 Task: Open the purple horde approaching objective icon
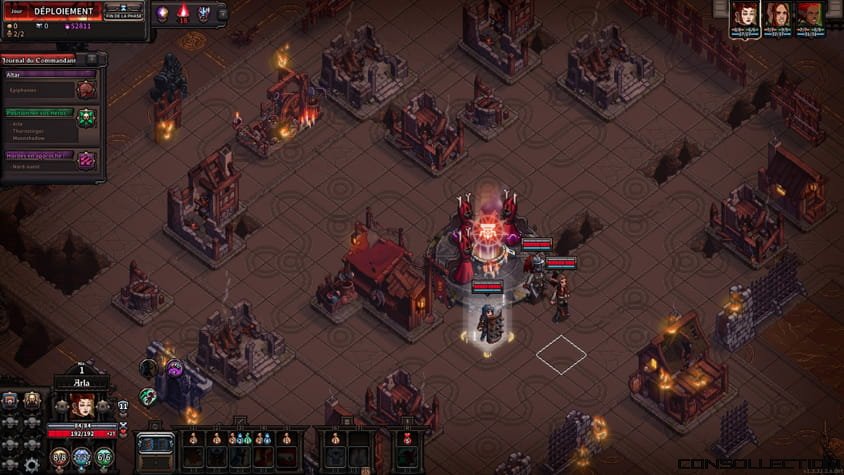(x=86, y=160)
